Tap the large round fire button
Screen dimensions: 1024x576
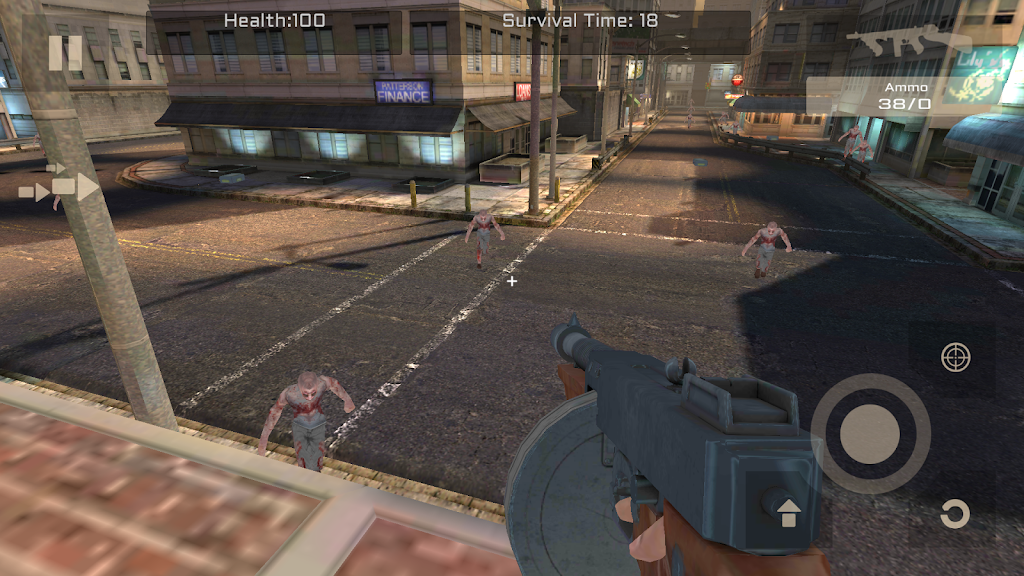pyautogui.click(x=870, y=433)
